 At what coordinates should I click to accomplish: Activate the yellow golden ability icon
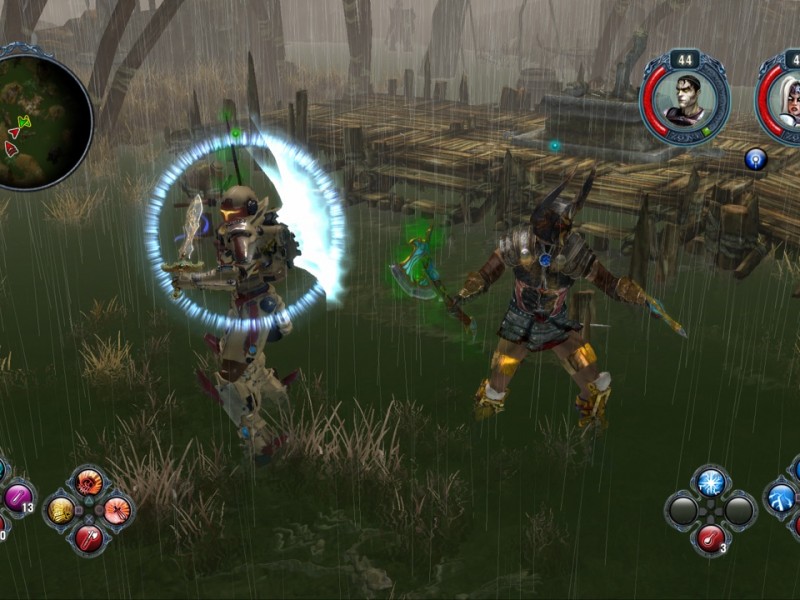coord(62,510)
